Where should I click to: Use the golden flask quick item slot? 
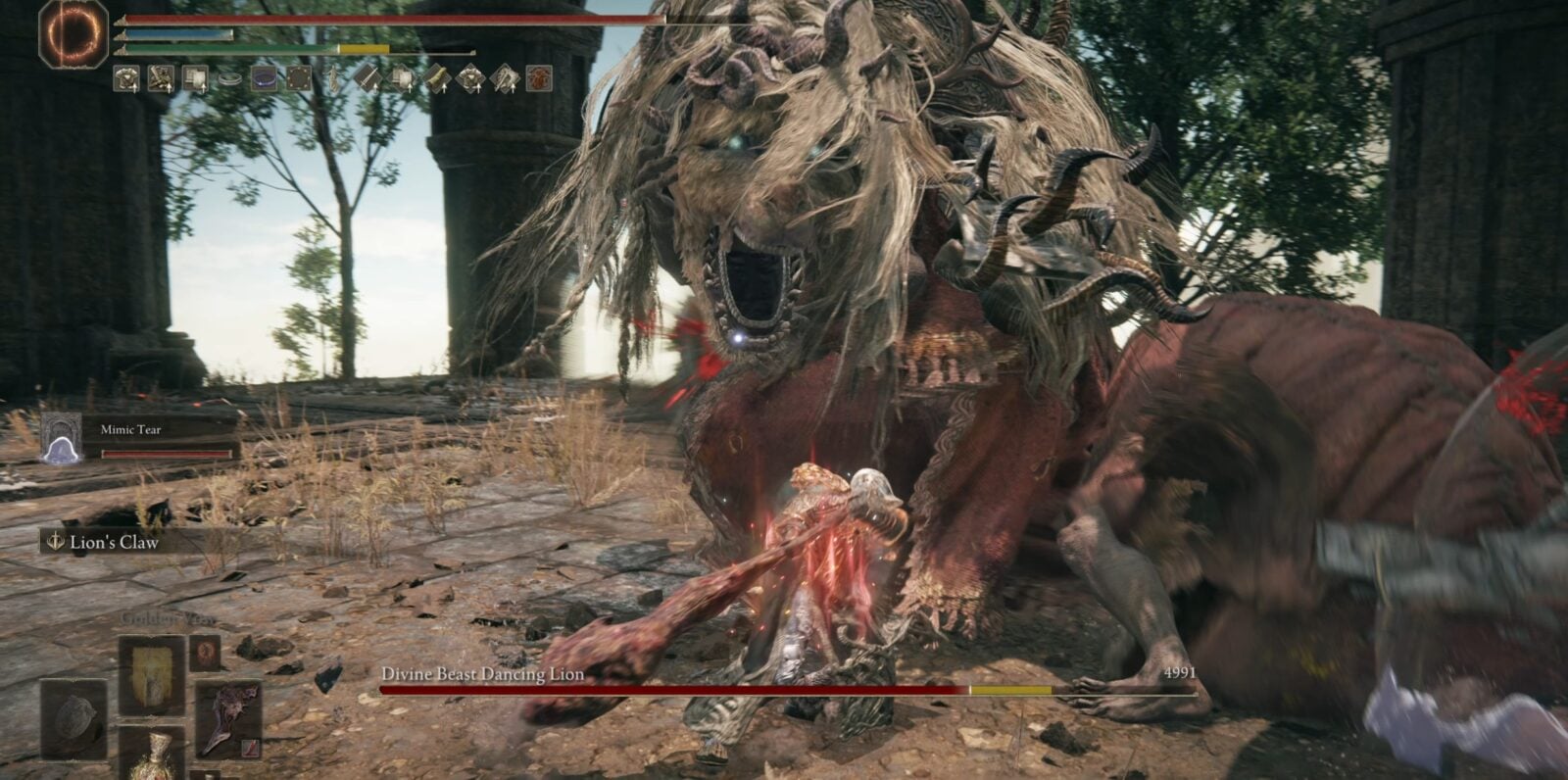point(152,756)
